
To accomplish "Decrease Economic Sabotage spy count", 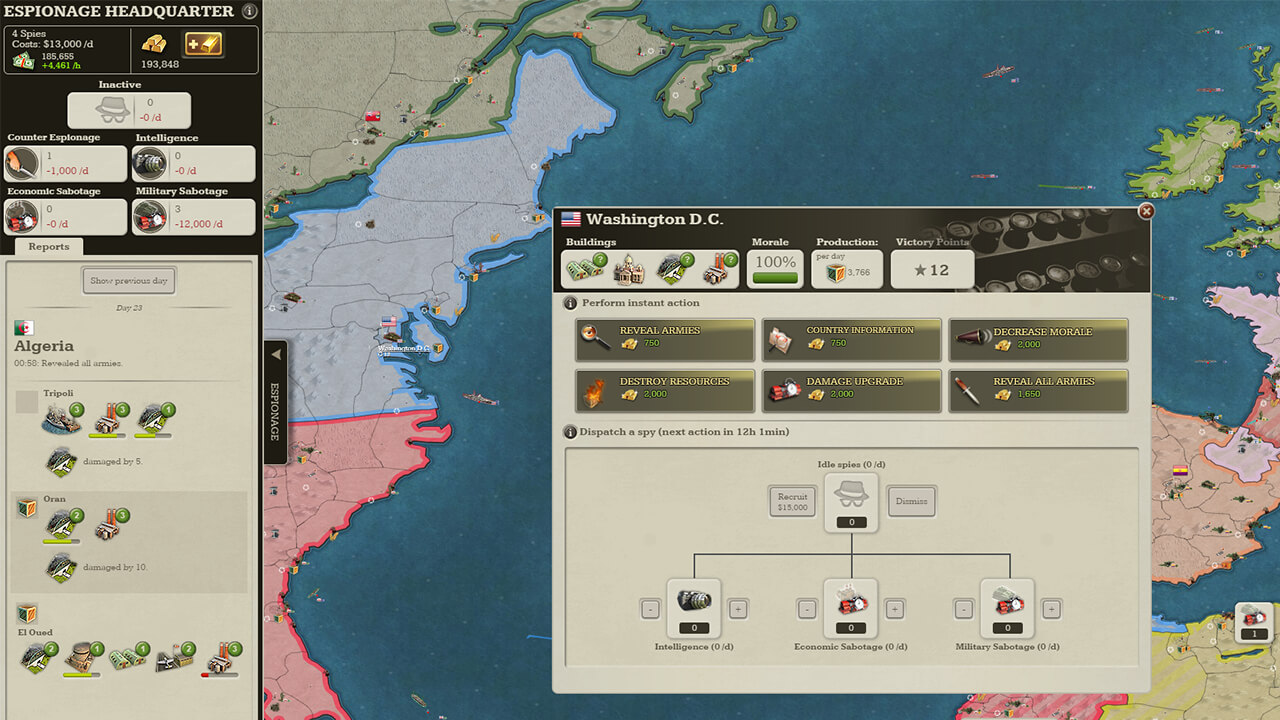I will [807, 608].
